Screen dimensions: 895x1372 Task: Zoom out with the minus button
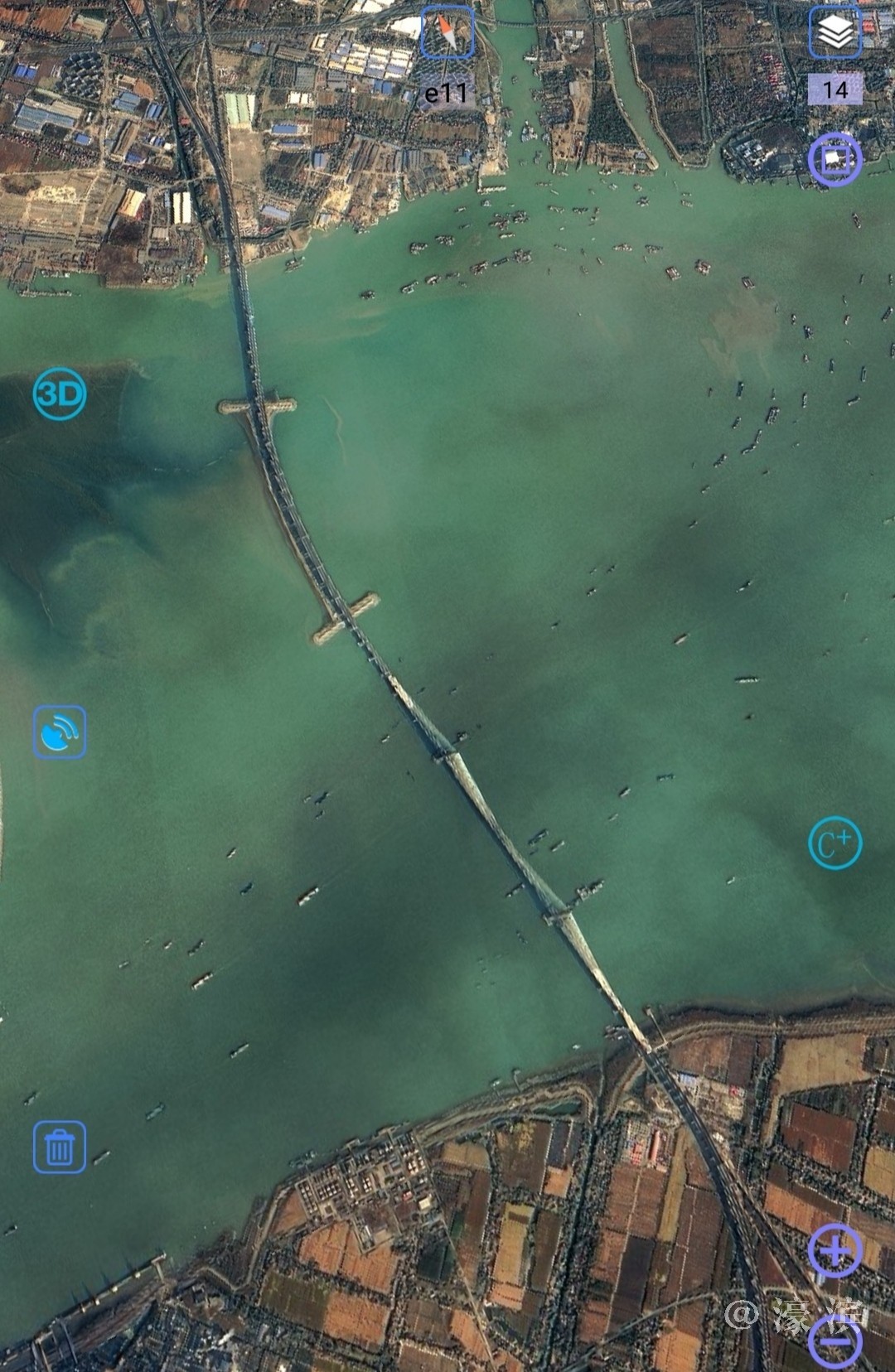coord(835,1342)
